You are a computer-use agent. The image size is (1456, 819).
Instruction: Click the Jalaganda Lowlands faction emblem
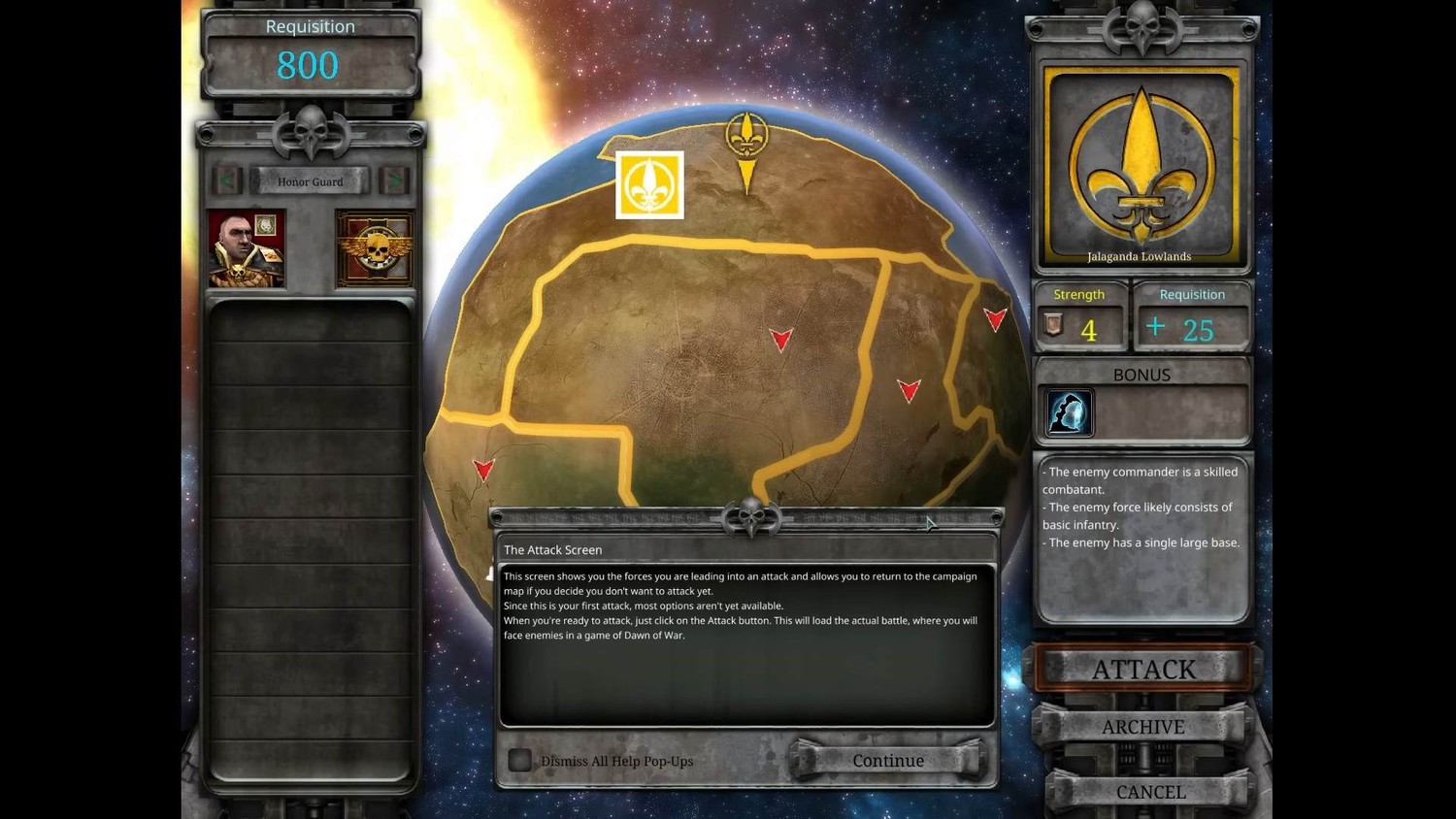[x=1142, y=165]
